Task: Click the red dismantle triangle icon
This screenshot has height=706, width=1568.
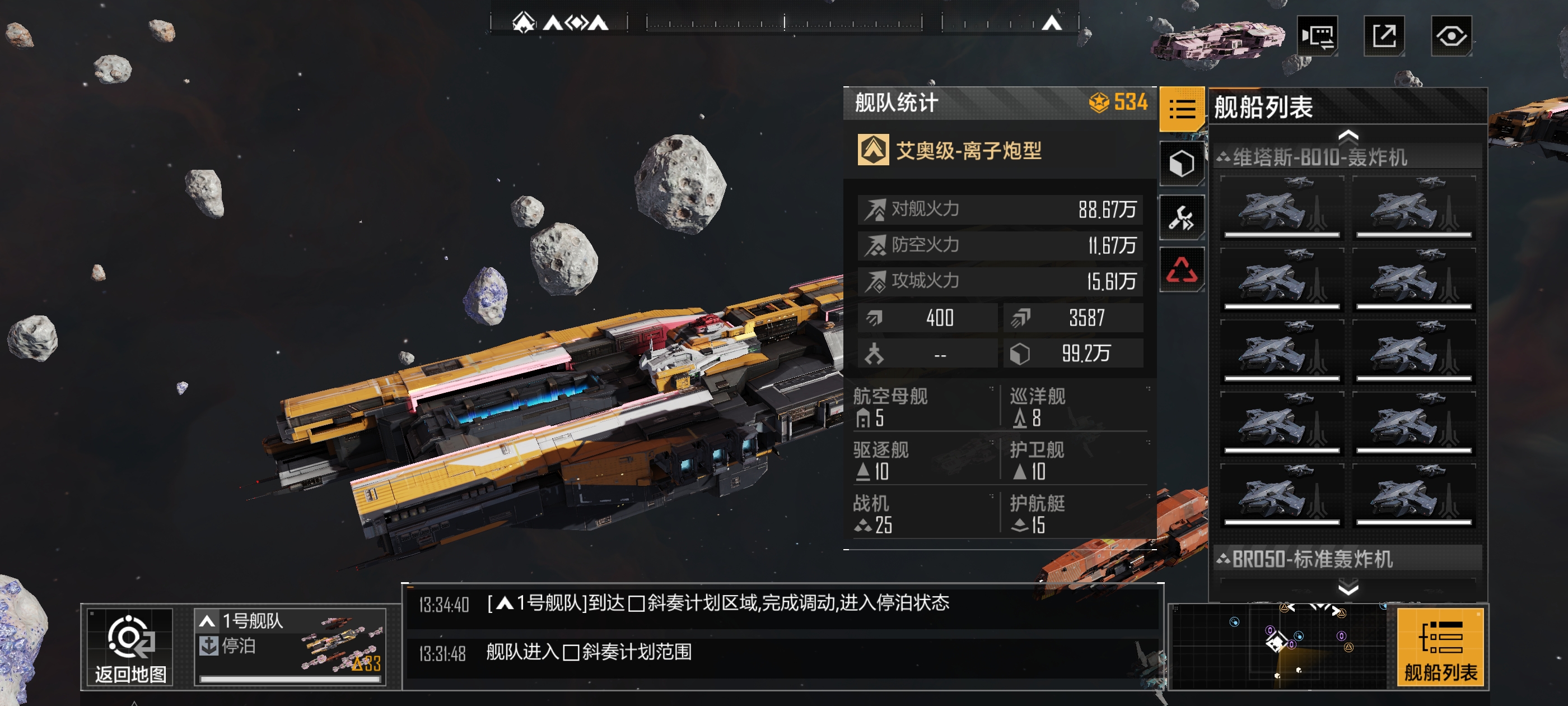Action: [x=1182, y=268]
